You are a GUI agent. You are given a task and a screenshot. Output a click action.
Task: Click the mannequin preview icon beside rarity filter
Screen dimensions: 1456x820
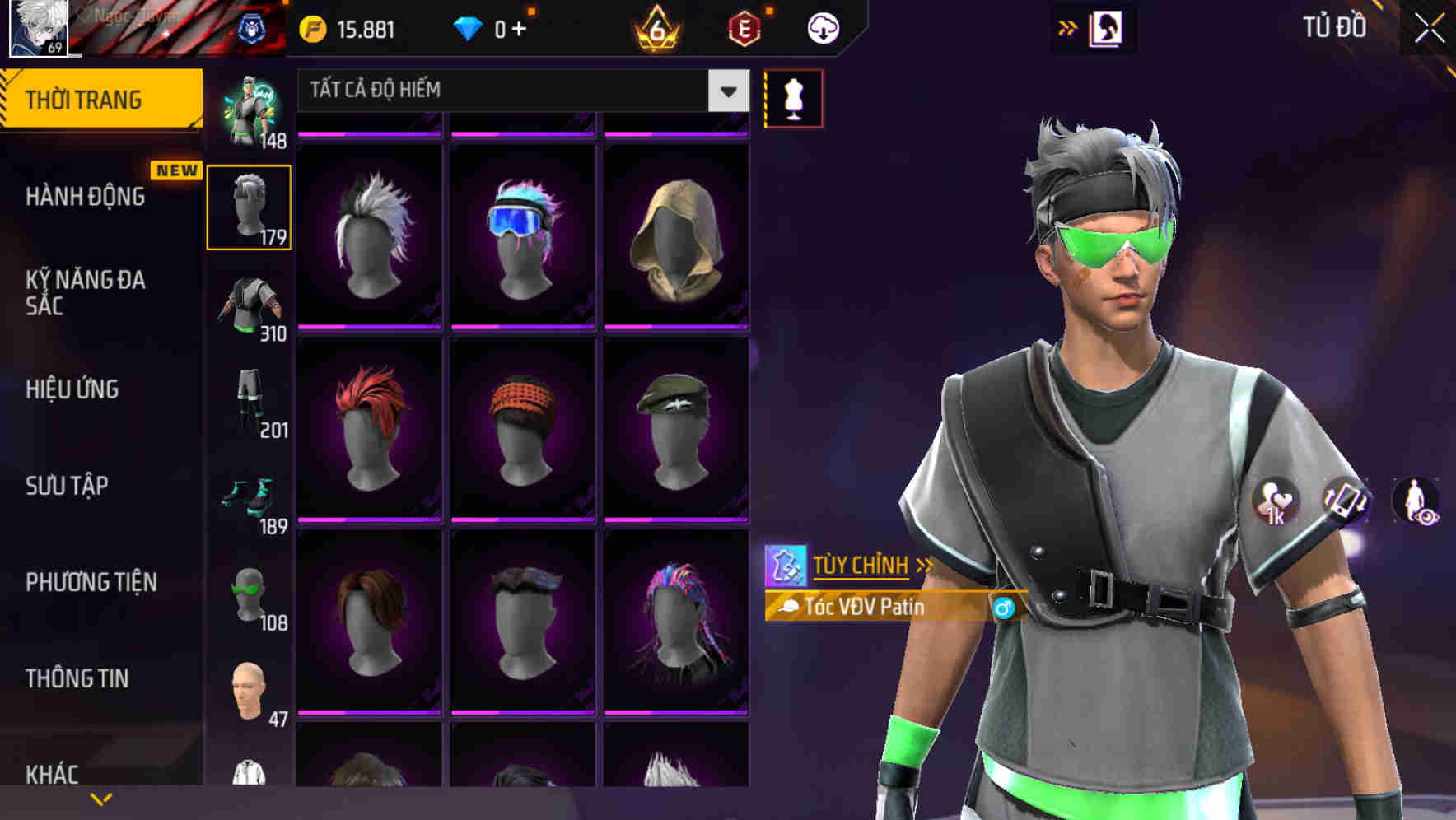tap(792, 96)
